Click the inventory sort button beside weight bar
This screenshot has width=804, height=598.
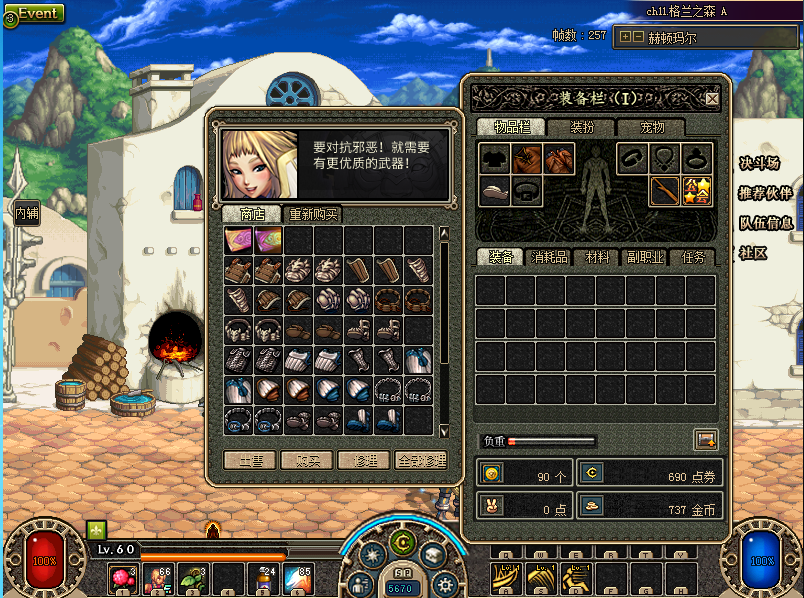tap(706, 439)
